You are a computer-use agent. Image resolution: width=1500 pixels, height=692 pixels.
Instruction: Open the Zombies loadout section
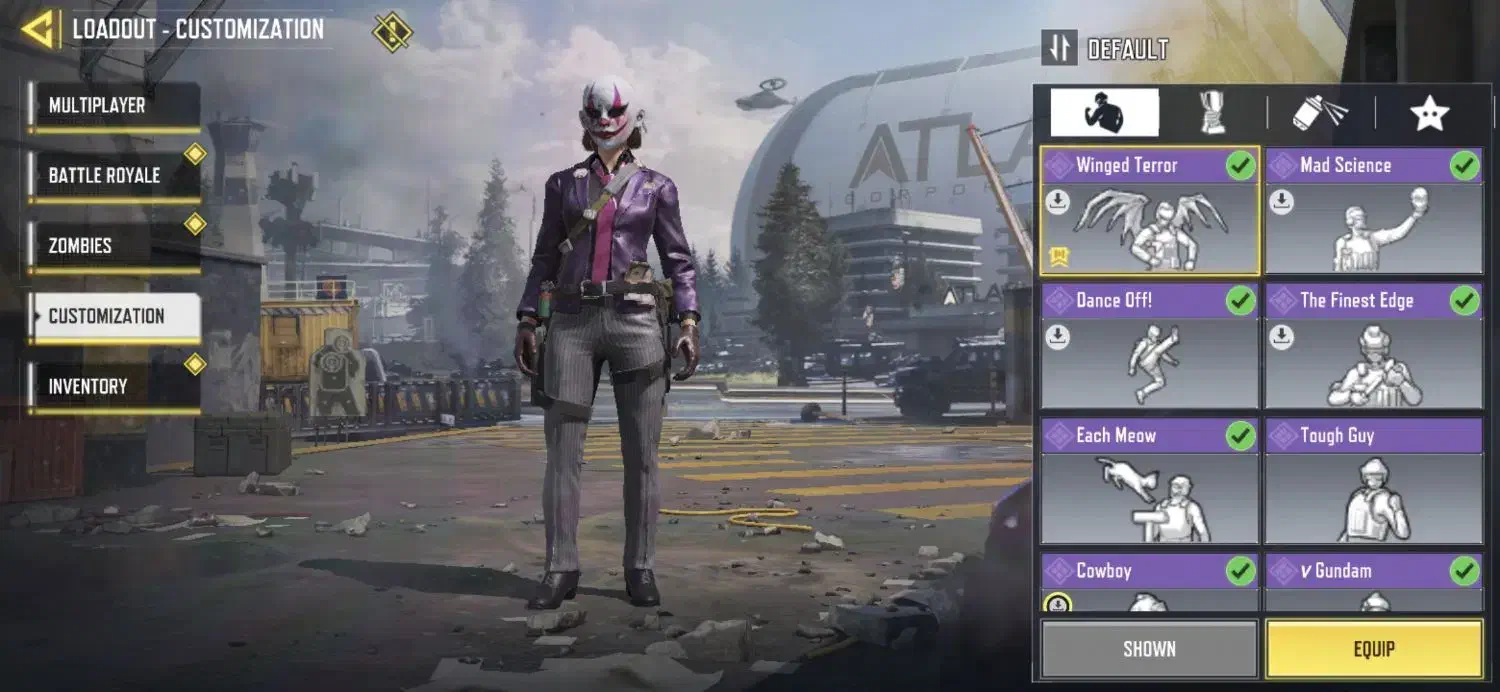[x=115, y=246]
